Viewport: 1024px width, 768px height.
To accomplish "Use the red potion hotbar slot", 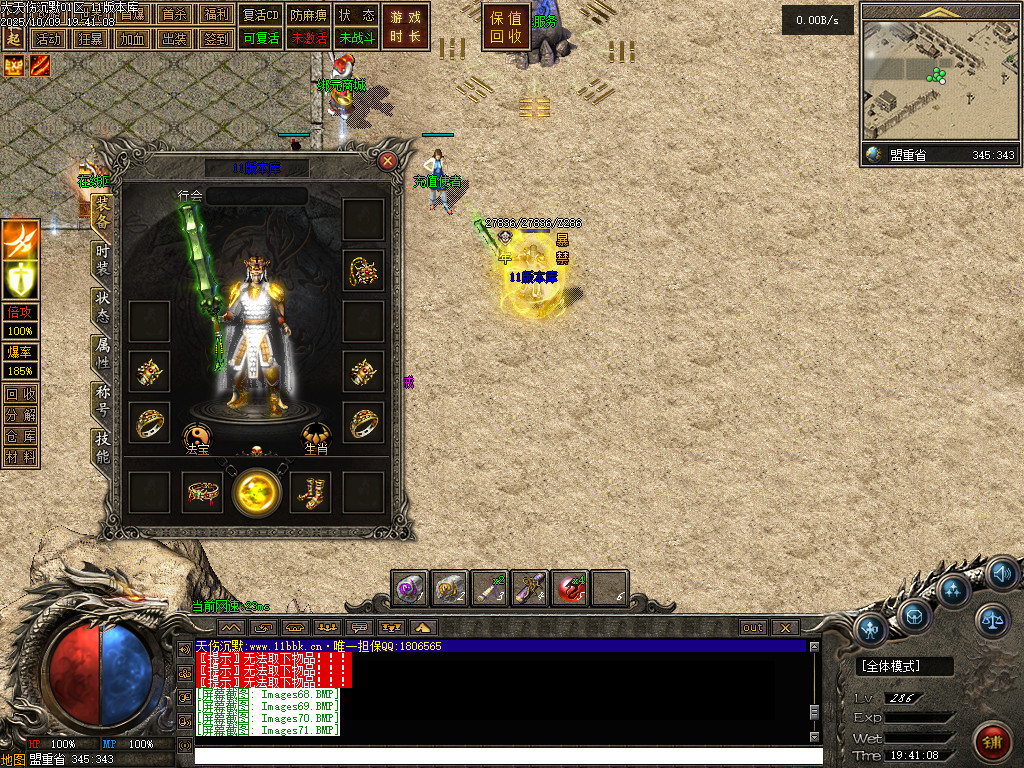I will 570,588.
